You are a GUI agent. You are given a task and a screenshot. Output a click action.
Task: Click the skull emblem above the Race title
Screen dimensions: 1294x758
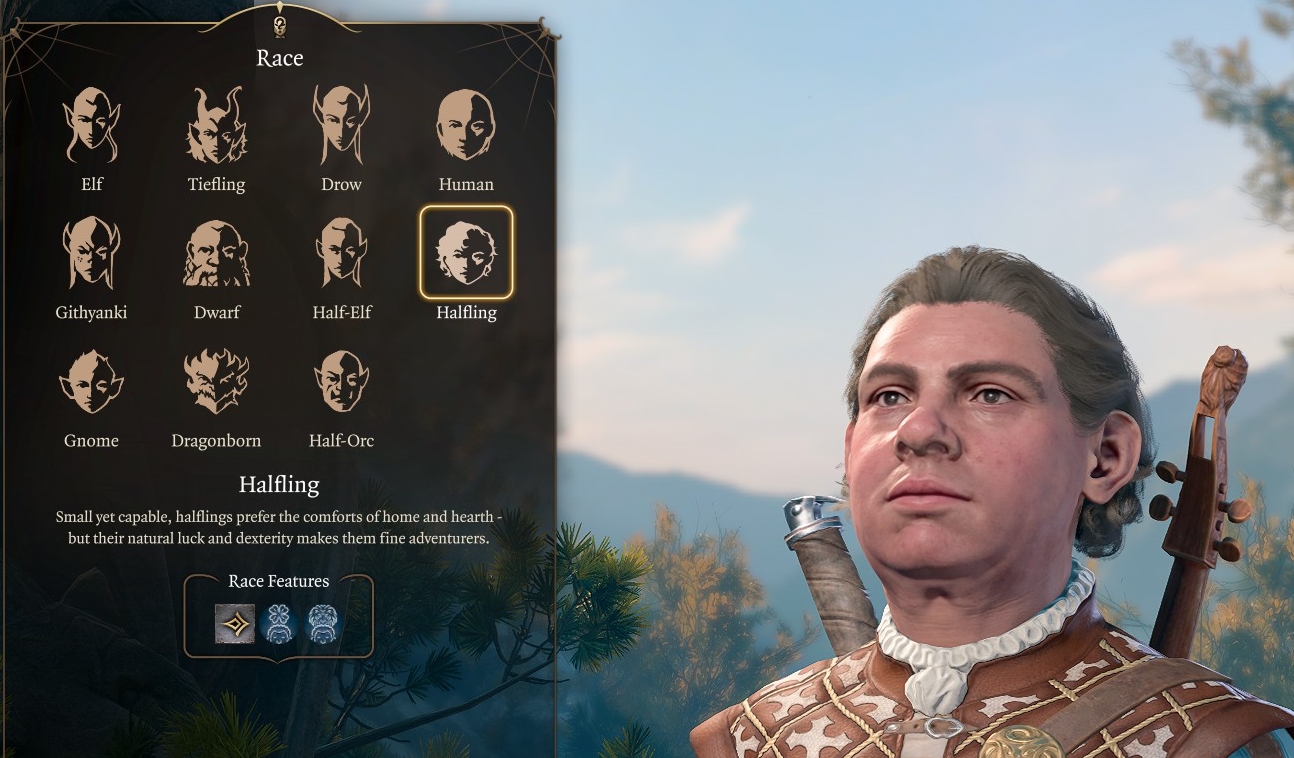[279, 25]
